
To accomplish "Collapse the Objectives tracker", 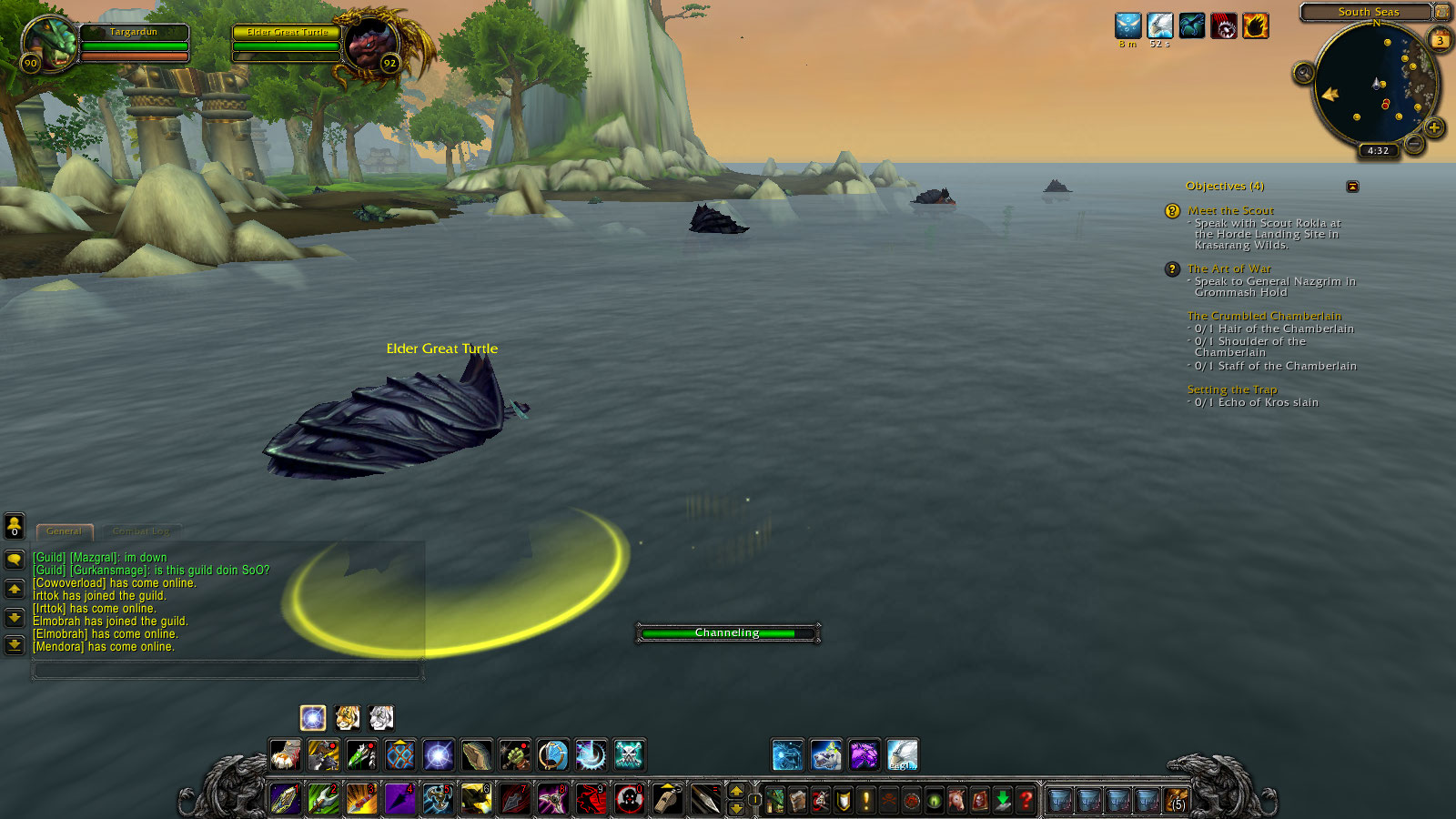I will [1354, 186].
